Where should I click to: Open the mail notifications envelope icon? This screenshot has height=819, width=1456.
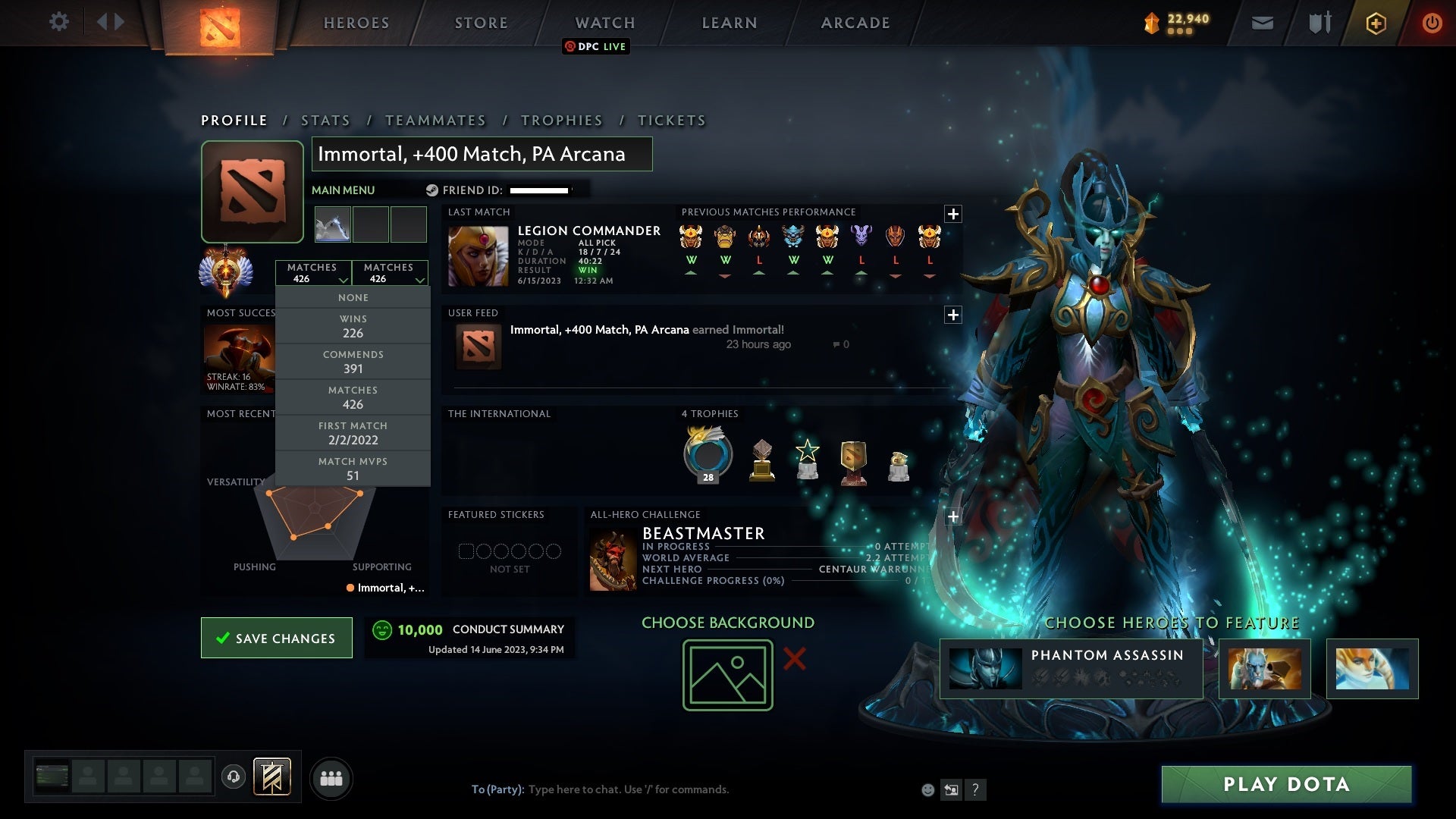pyautogui.click(x=1261, y=23)
